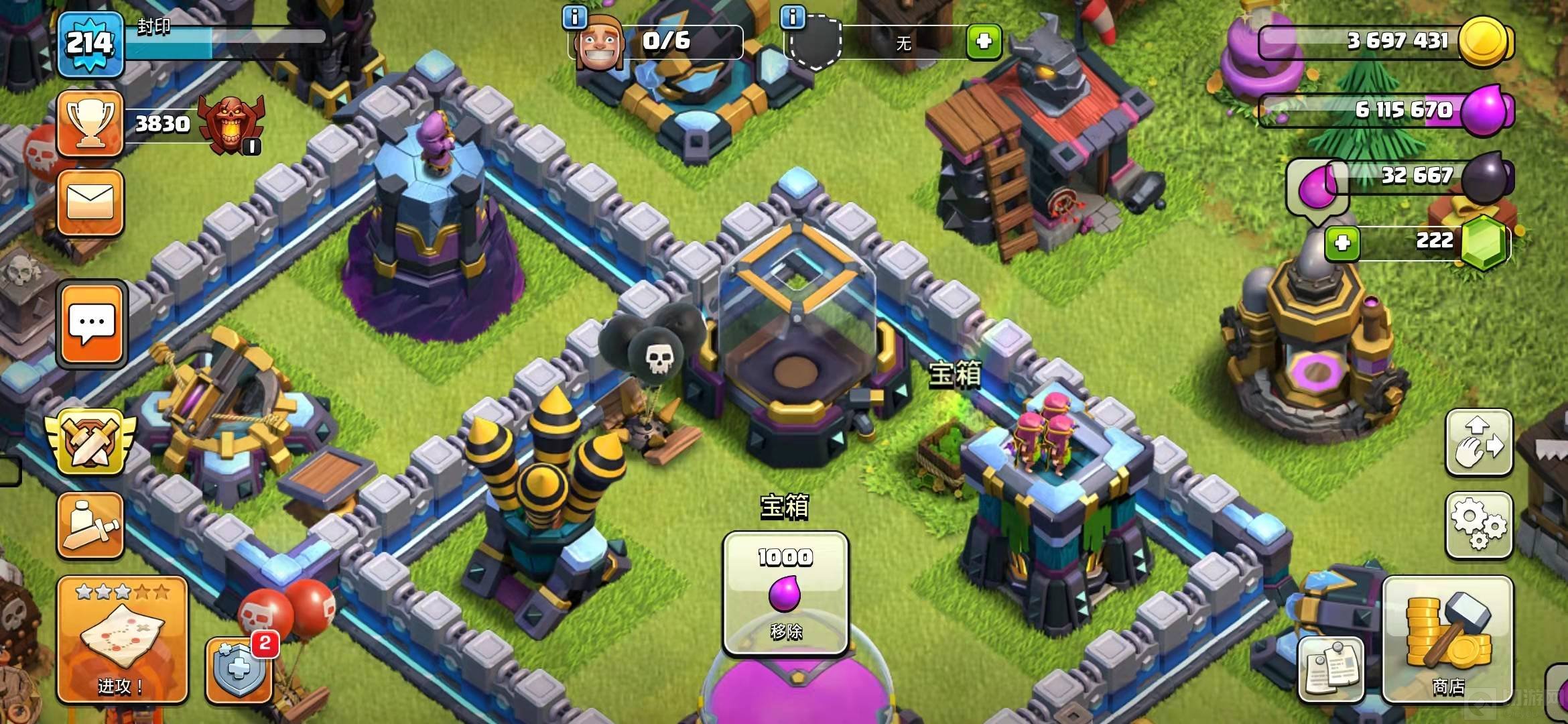Open the chat speech-bubble button

click(92, 324)
